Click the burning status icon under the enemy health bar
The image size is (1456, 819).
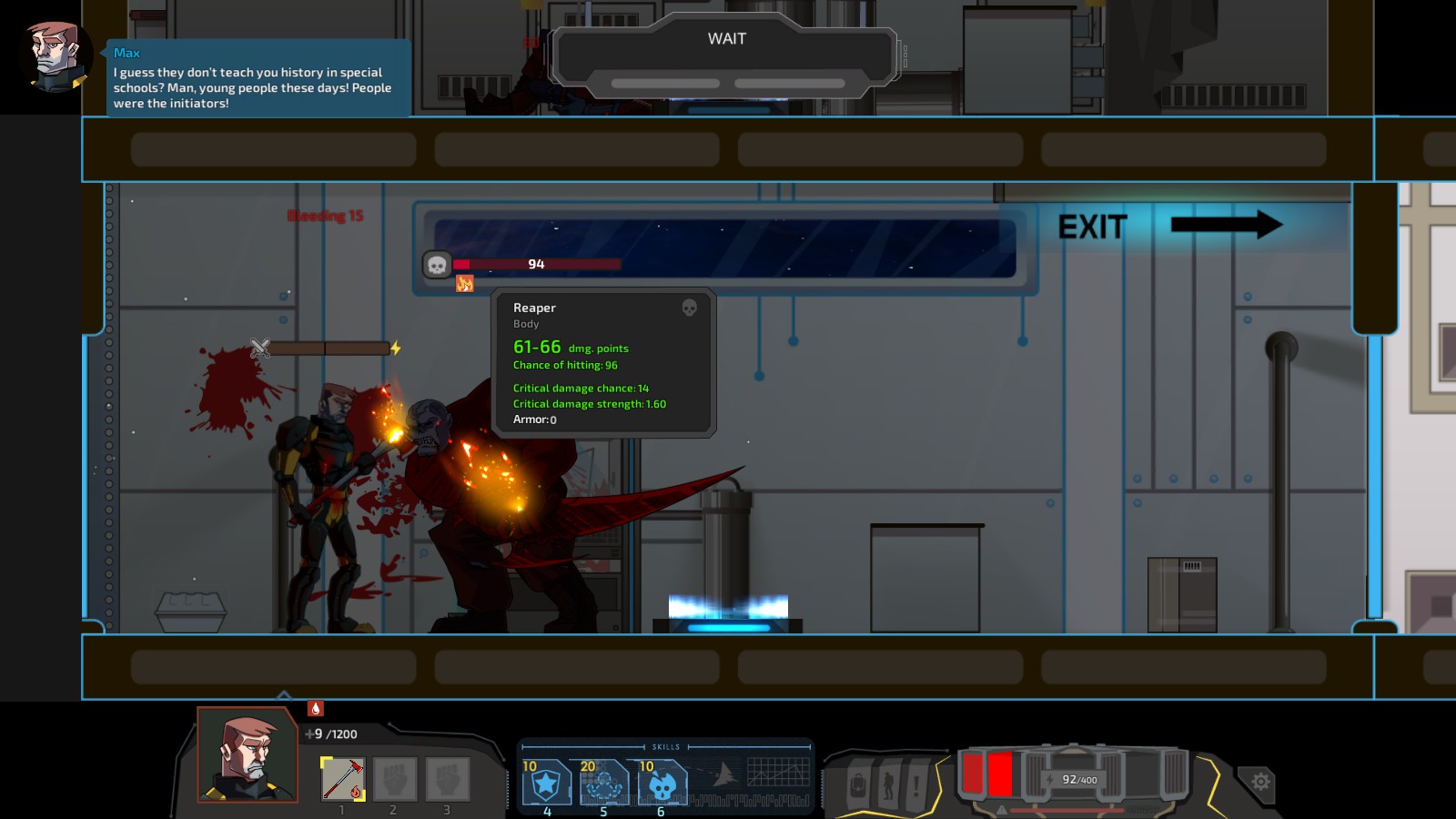pos(467,285)
